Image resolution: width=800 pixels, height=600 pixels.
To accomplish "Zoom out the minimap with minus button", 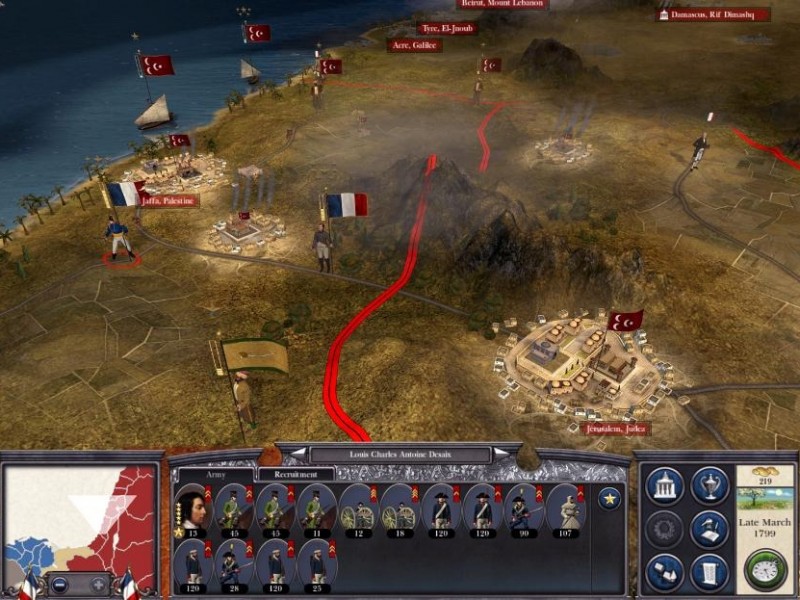I will 61,583.
